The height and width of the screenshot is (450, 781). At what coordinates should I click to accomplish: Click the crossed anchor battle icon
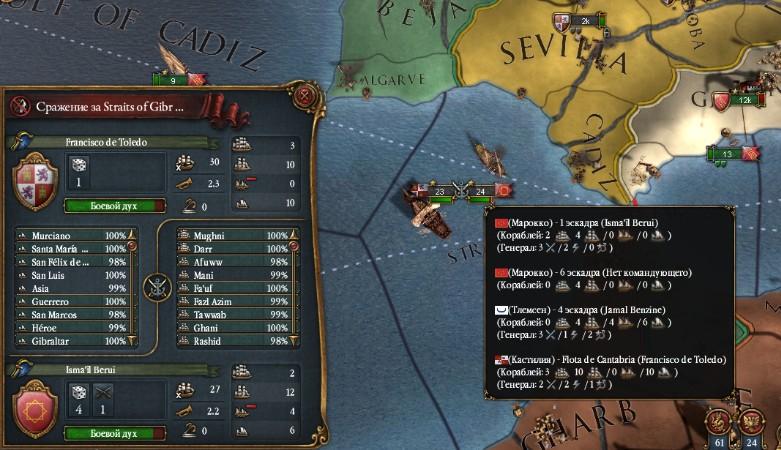[155, 288]
